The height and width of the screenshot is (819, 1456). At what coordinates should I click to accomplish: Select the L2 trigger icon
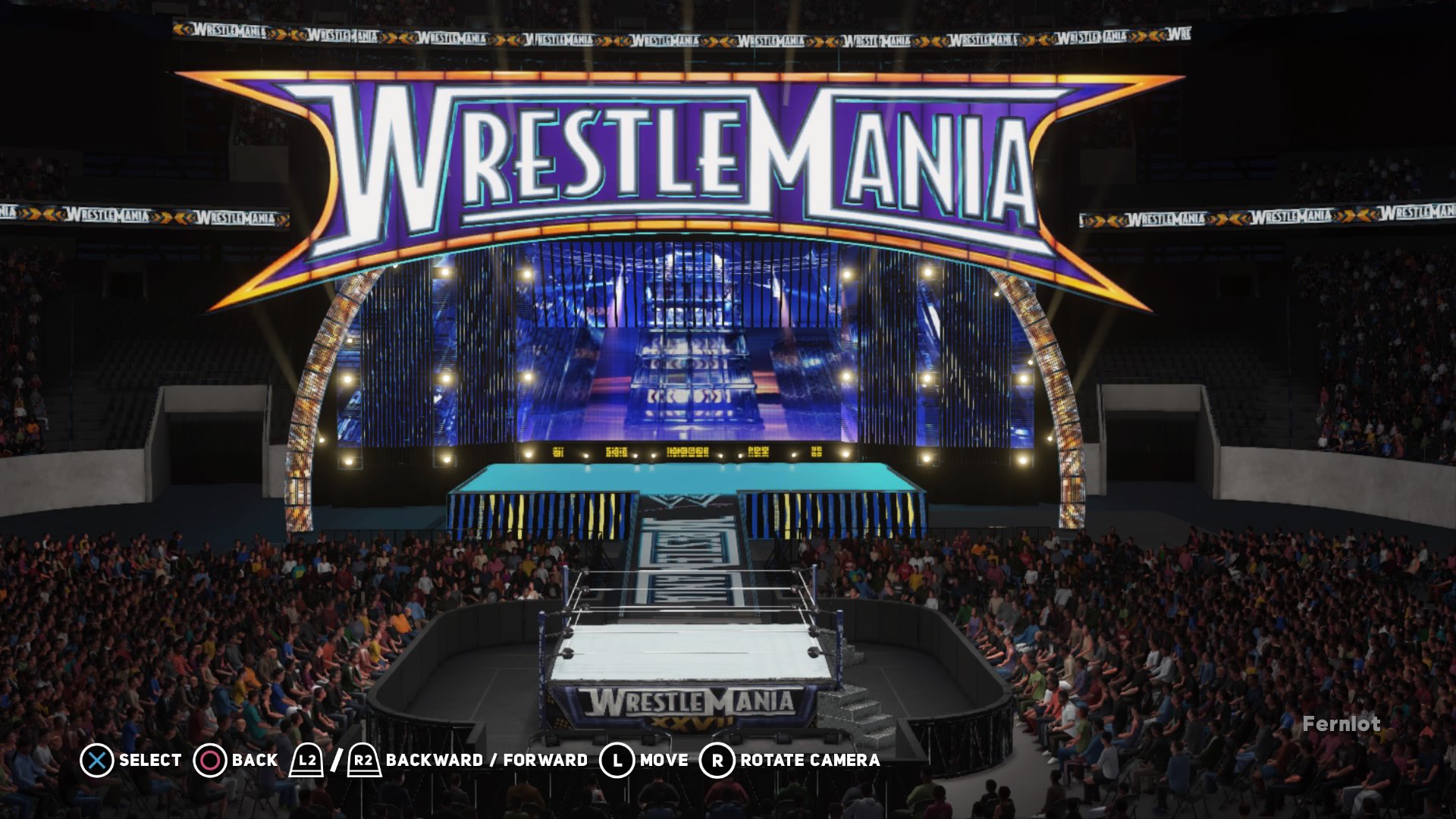[x=306, y=760]
